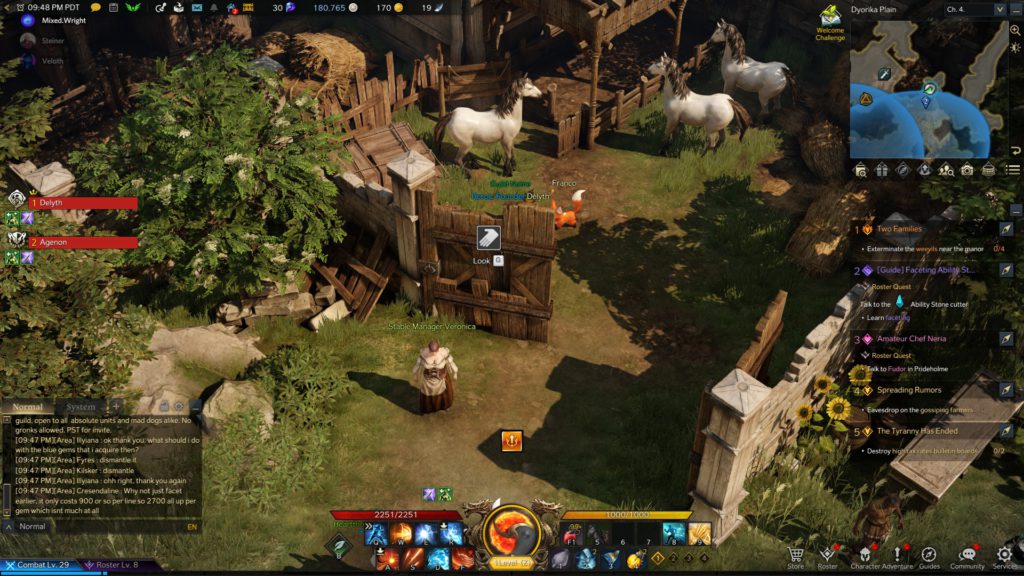
Task: Switch to the System chat tab
Action: pyautogui.click(x=80, y=407)
